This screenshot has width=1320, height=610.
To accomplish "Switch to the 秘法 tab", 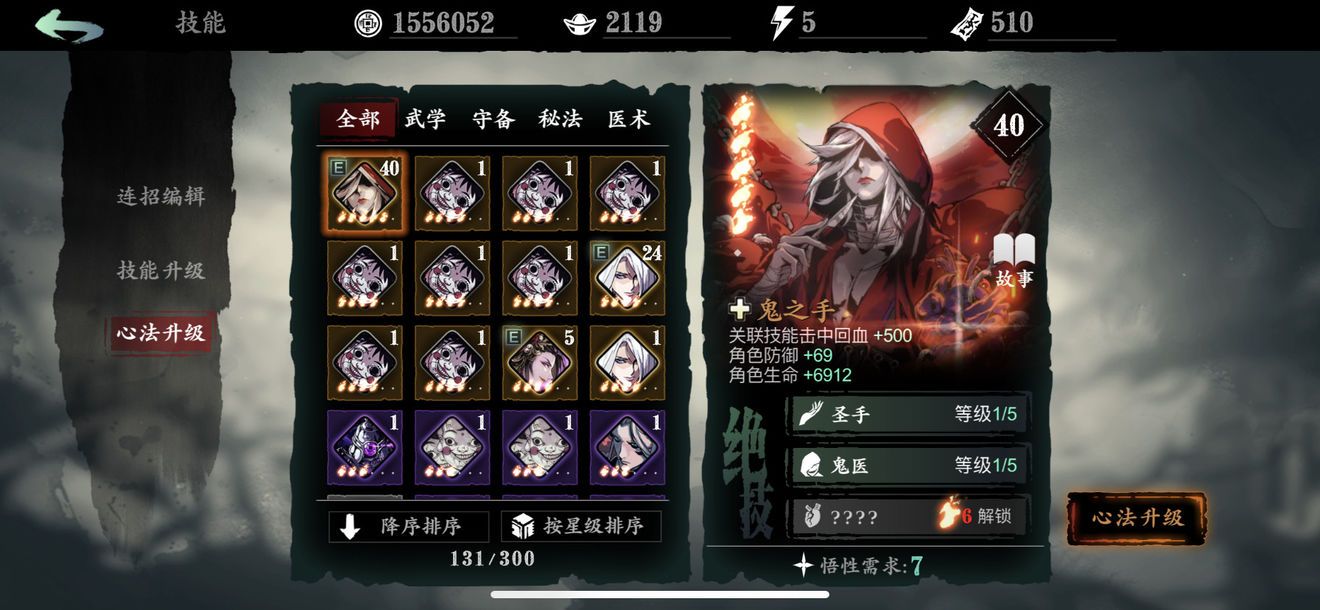I will (560, 119).
